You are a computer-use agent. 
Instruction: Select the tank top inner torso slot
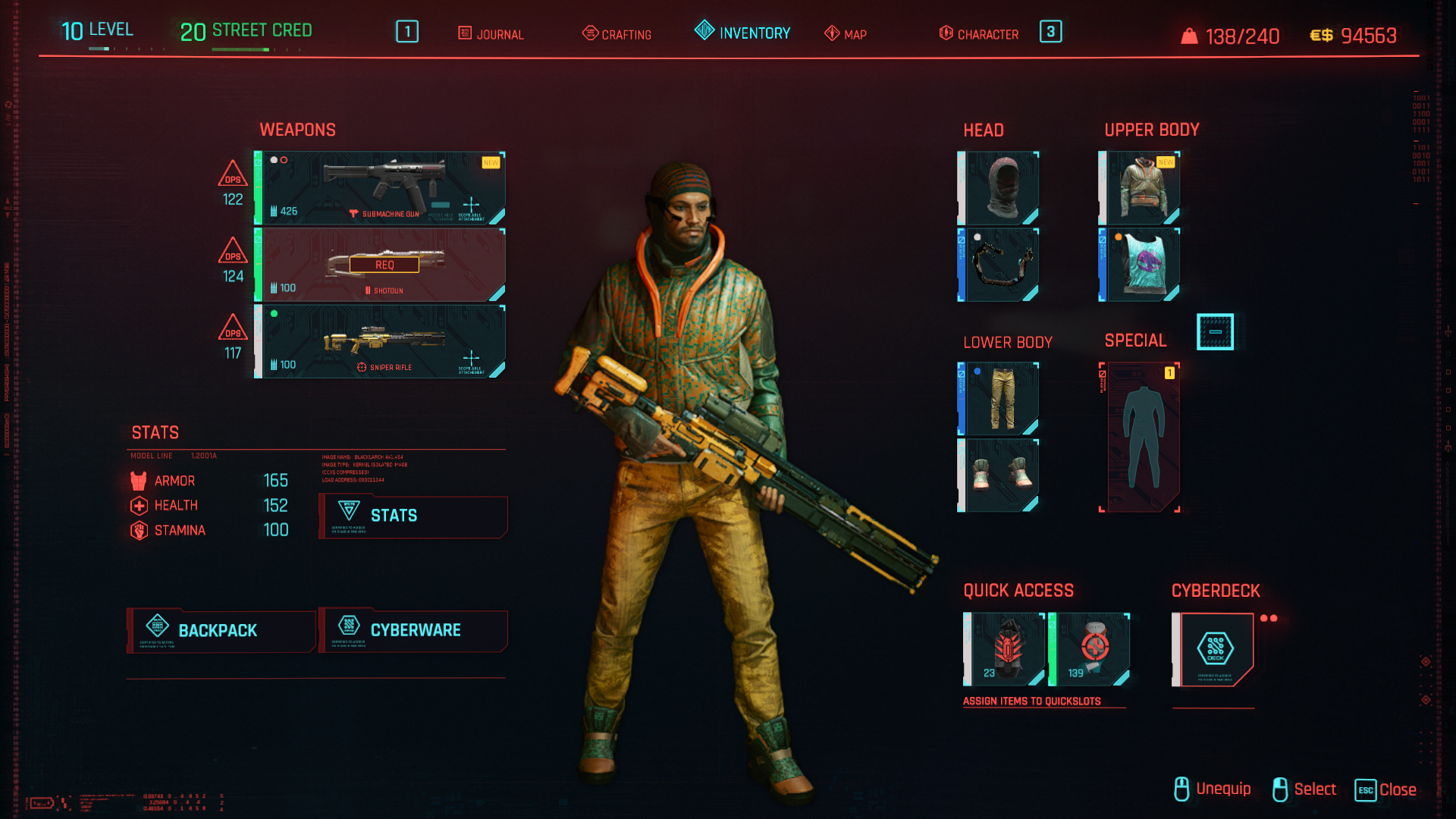[1141, 265]
